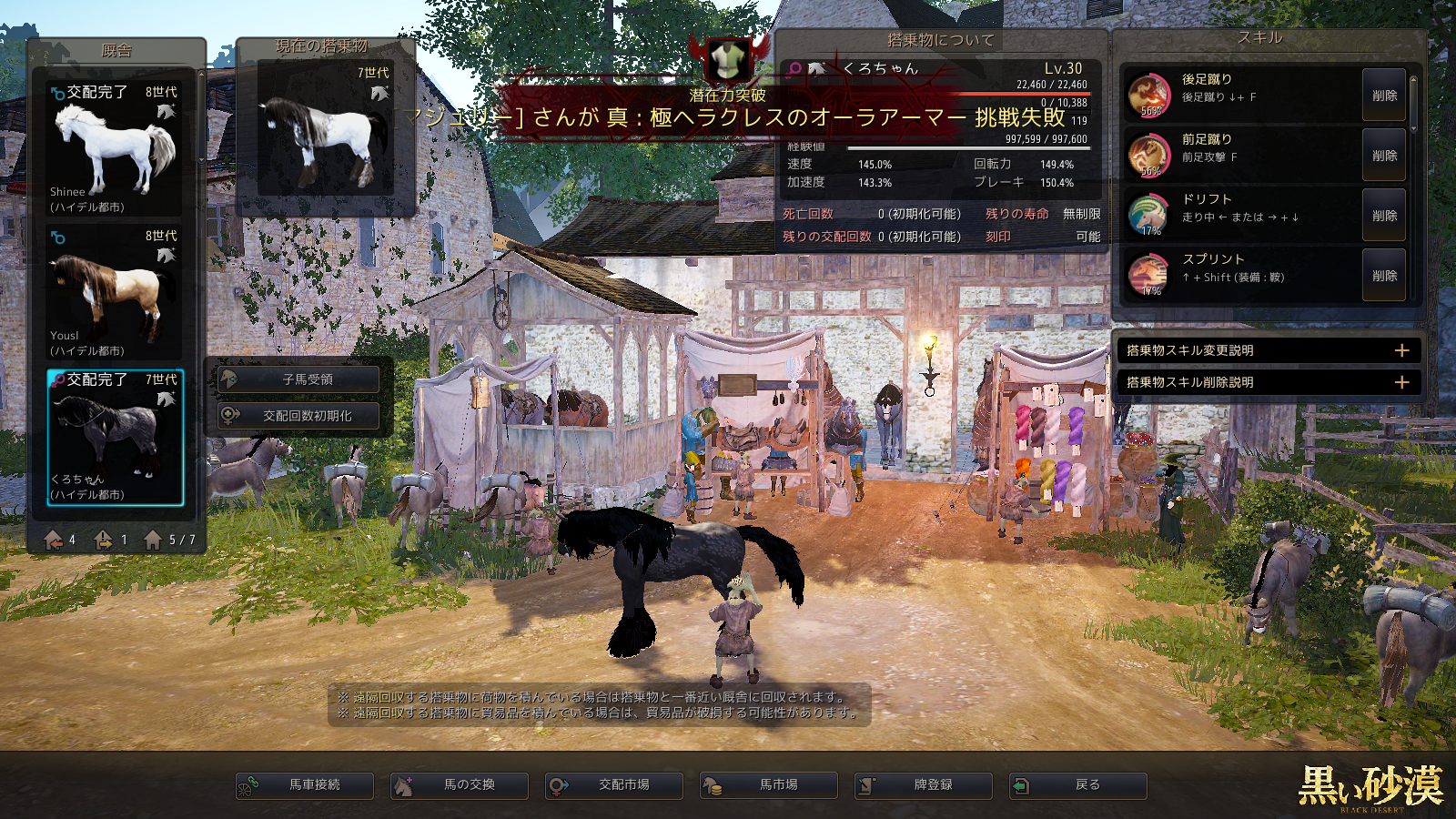1456x819 pixels.
Task: Delete the ドリフト skill
Action: [x=1384, y=216]
